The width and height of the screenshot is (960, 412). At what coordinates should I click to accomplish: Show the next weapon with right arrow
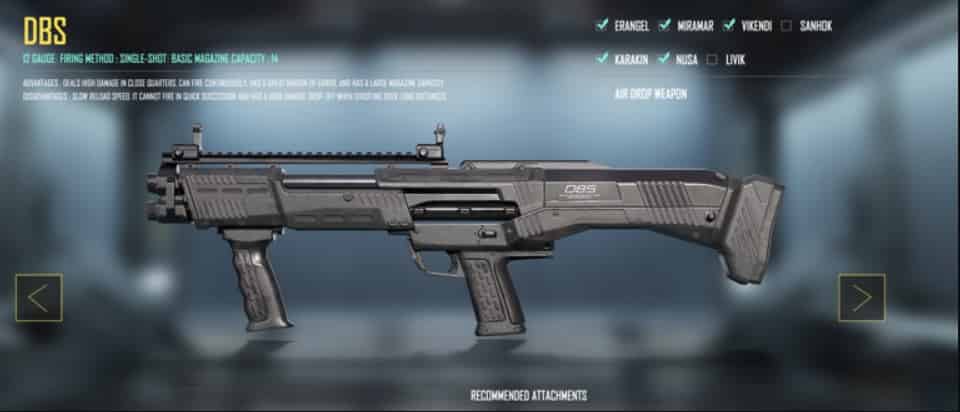coord(861,298)
